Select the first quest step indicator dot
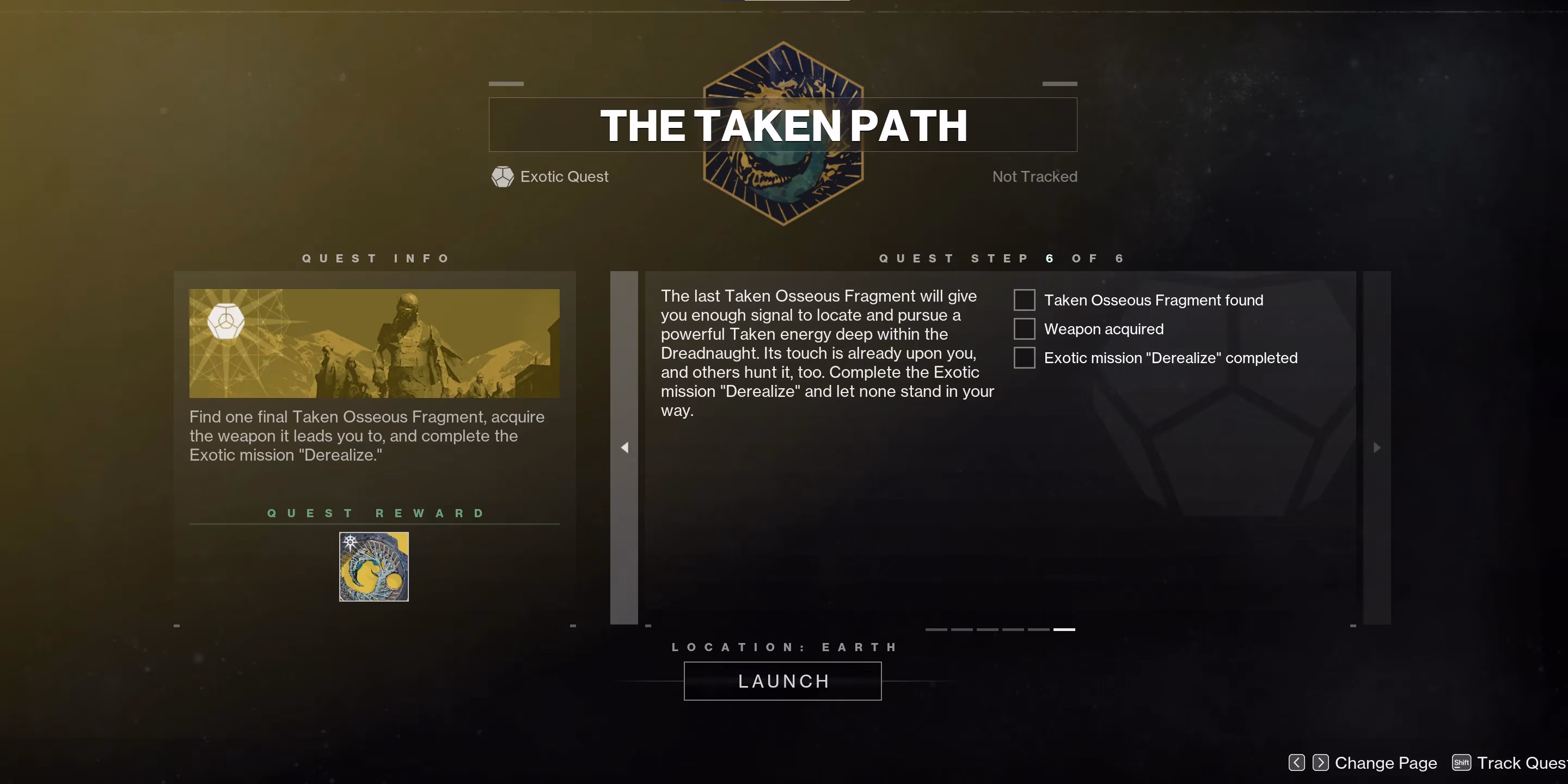The image size is (1568, 784). [x=937, y=629]
